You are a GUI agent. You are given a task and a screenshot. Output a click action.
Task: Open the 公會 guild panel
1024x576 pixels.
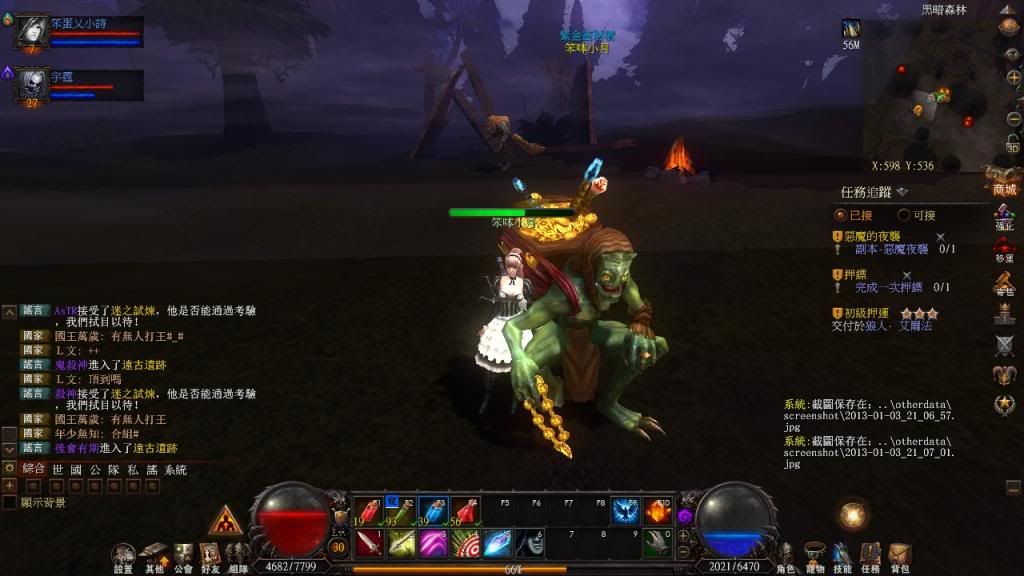[183, 555]
